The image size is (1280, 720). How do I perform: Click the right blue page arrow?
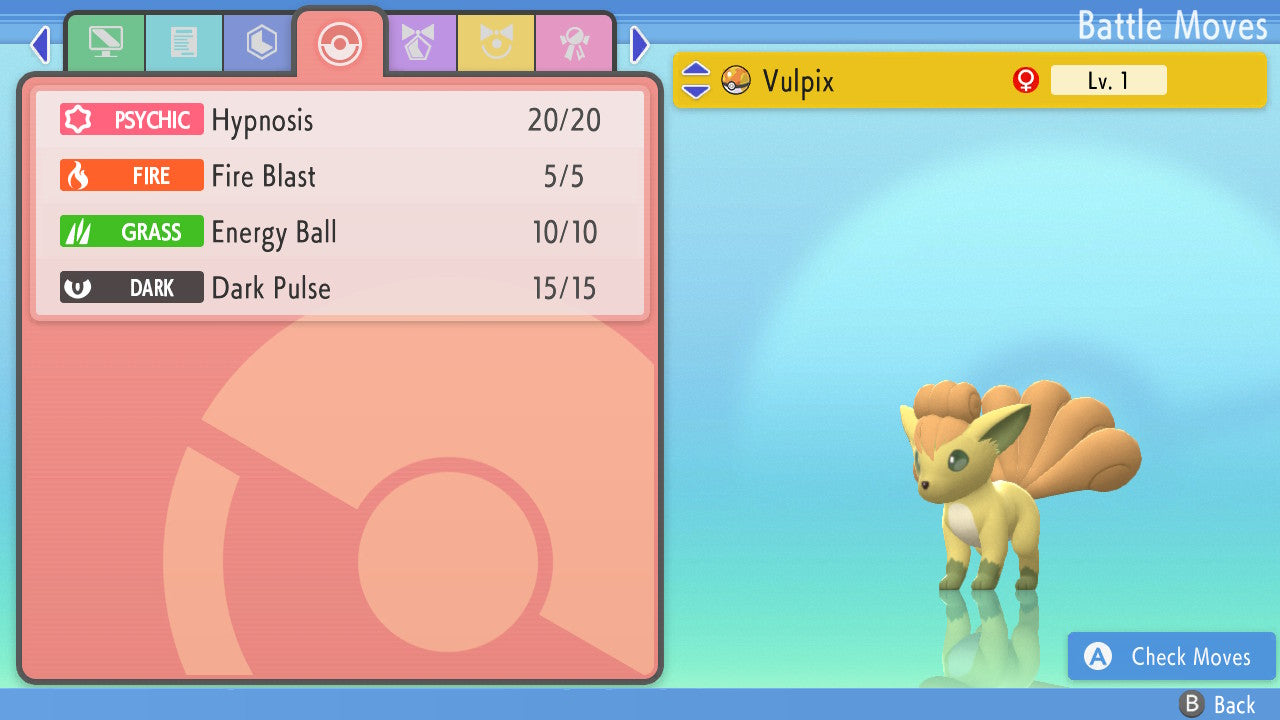point(639,45)
